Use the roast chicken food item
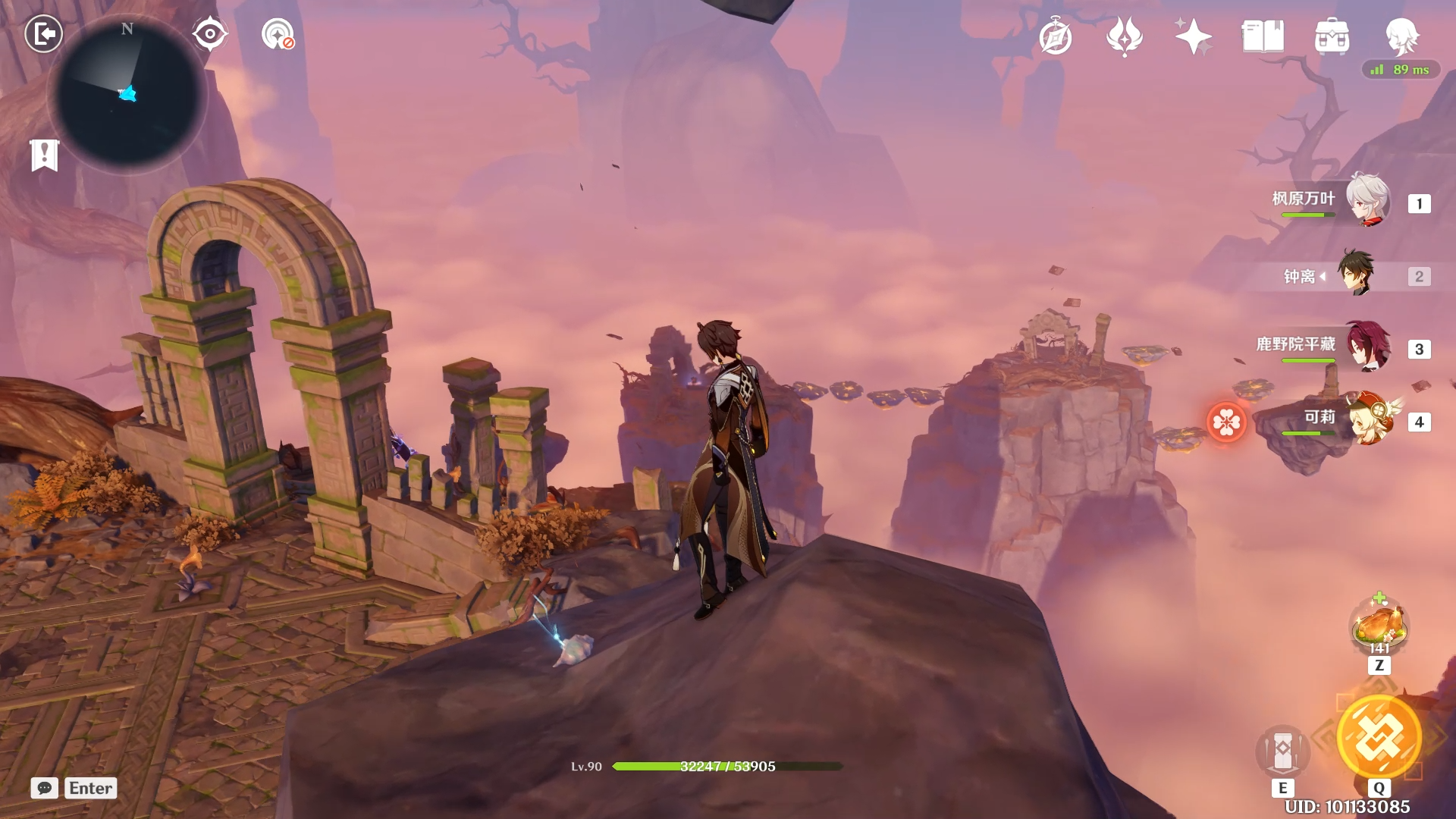The width and height of the screenshot is (1456, 819). tap(1379, 625)
